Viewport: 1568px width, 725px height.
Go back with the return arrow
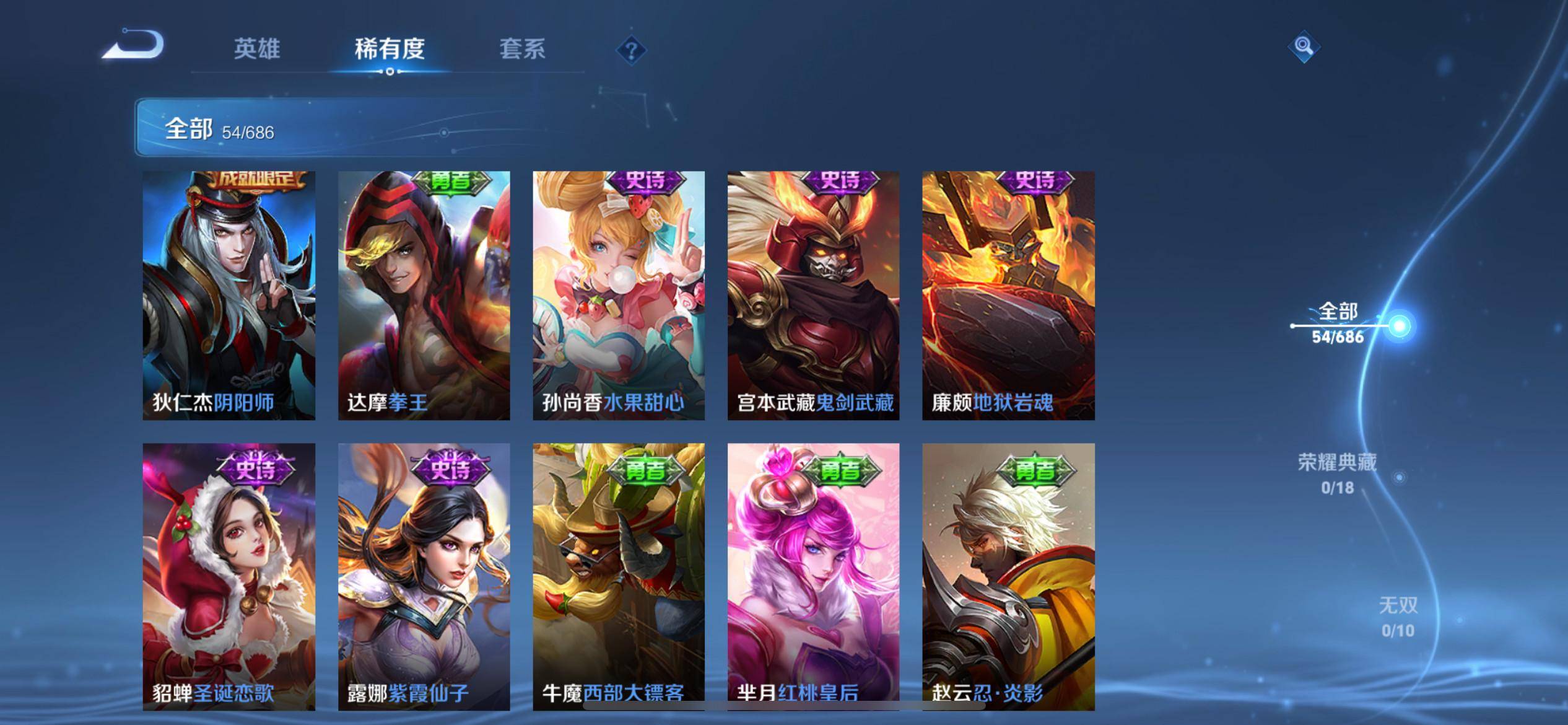click(x=134, y=46)
